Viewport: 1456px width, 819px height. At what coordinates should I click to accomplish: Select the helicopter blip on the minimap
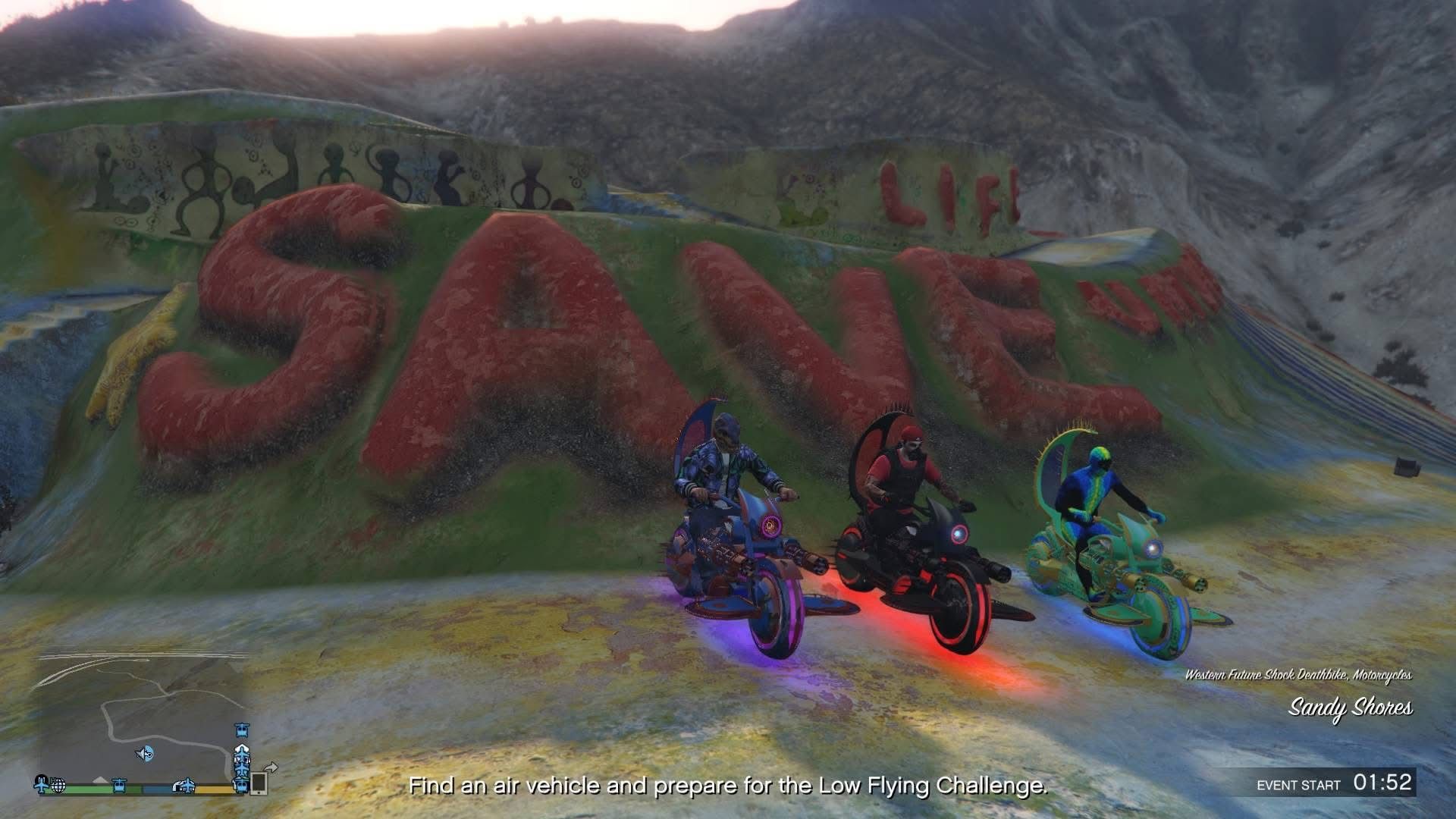click(x=118, y=786)
